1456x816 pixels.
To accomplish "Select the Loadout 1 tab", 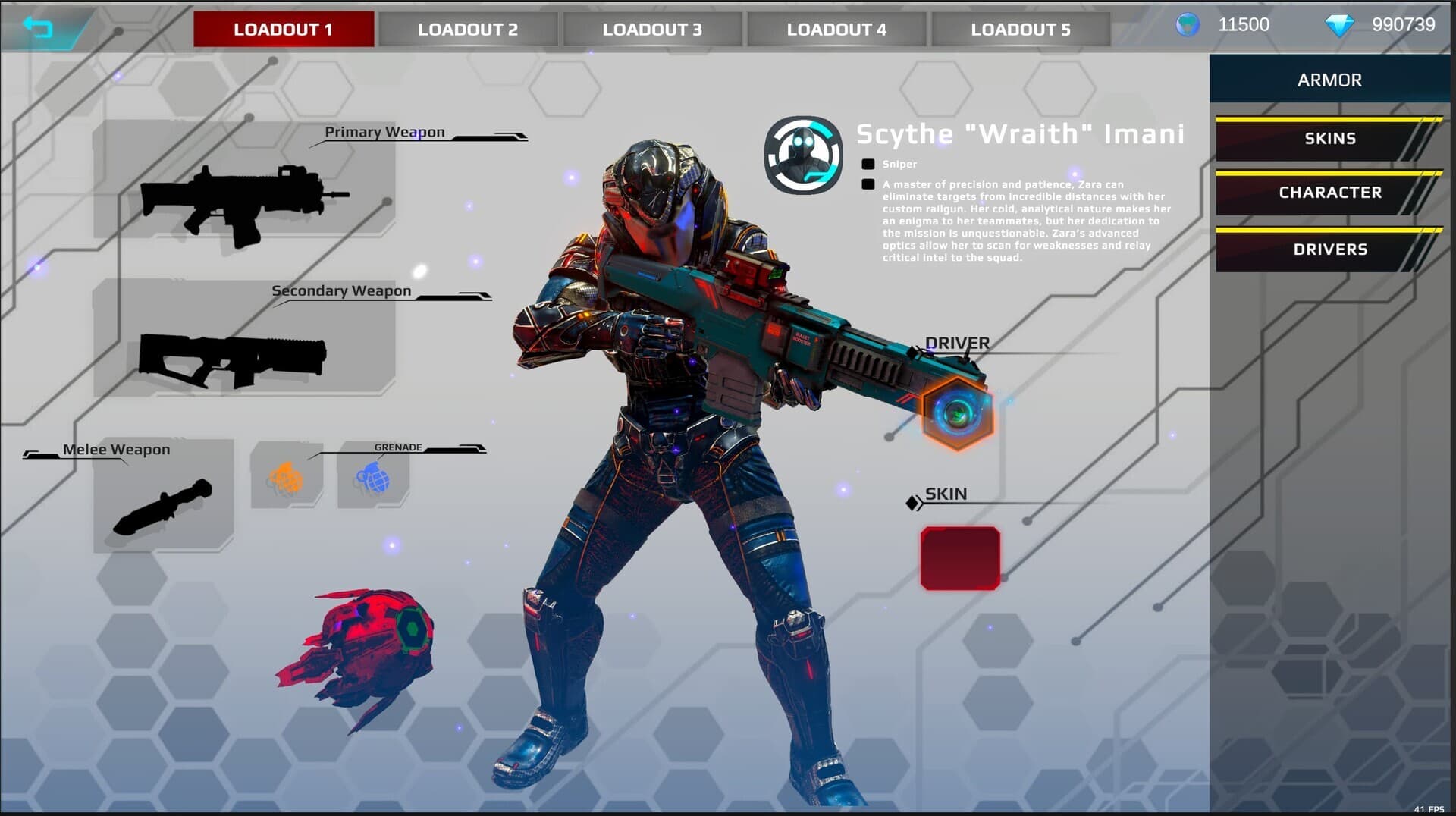I will 283,30.
